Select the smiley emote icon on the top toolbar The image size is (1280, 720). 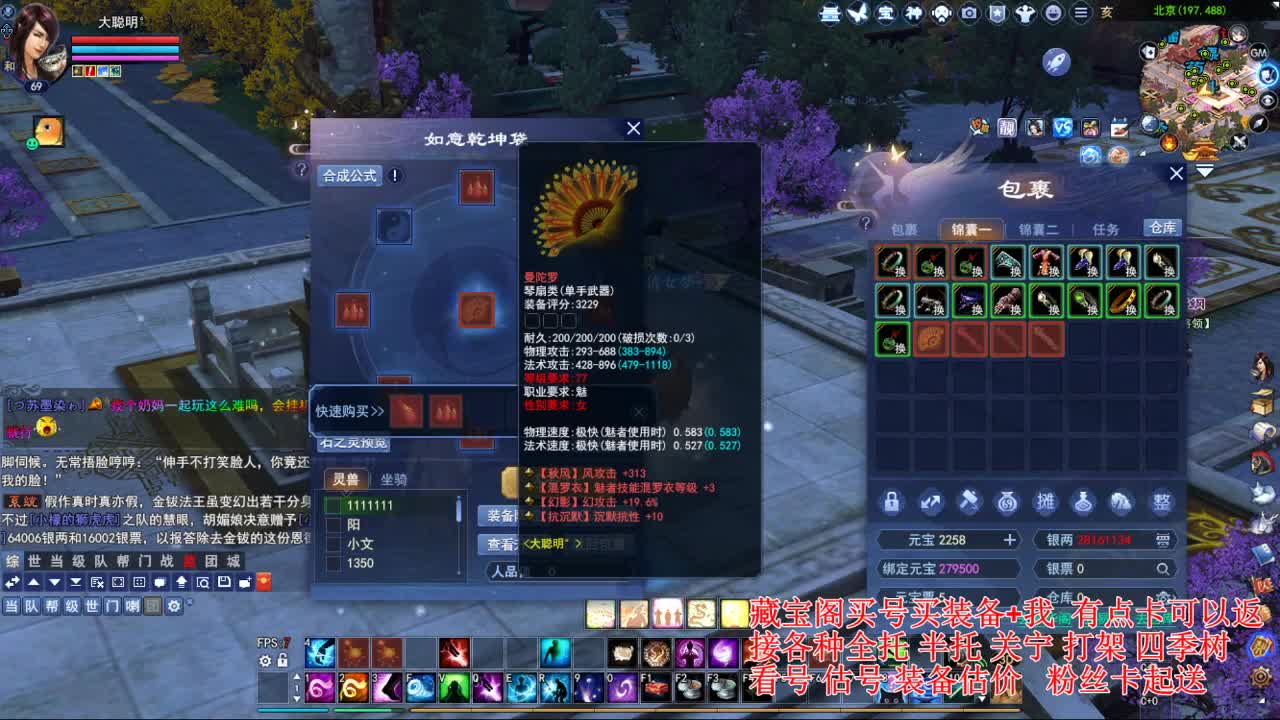pos(1054,13)
